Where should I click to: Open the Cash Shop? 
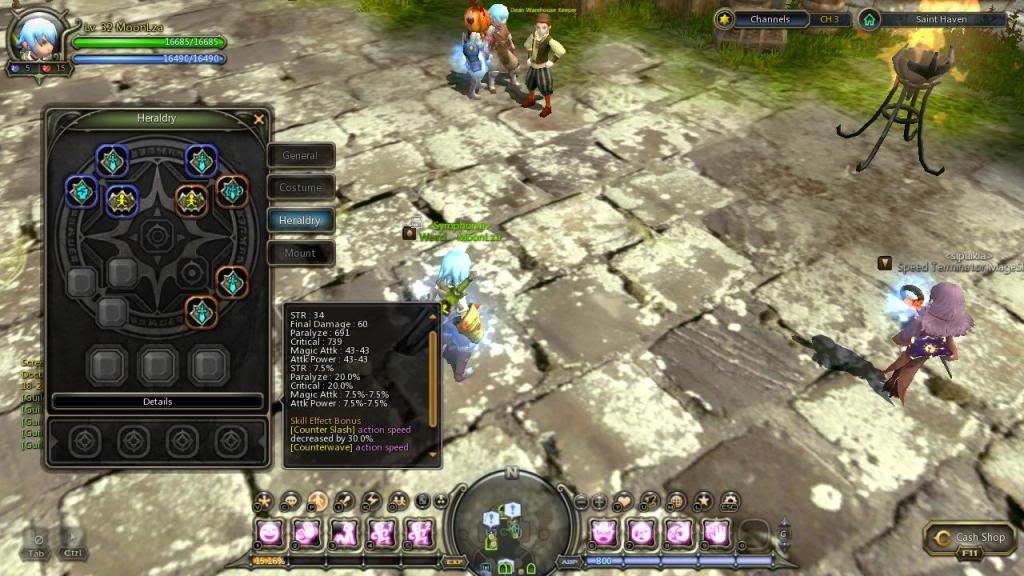pos(972,538)
